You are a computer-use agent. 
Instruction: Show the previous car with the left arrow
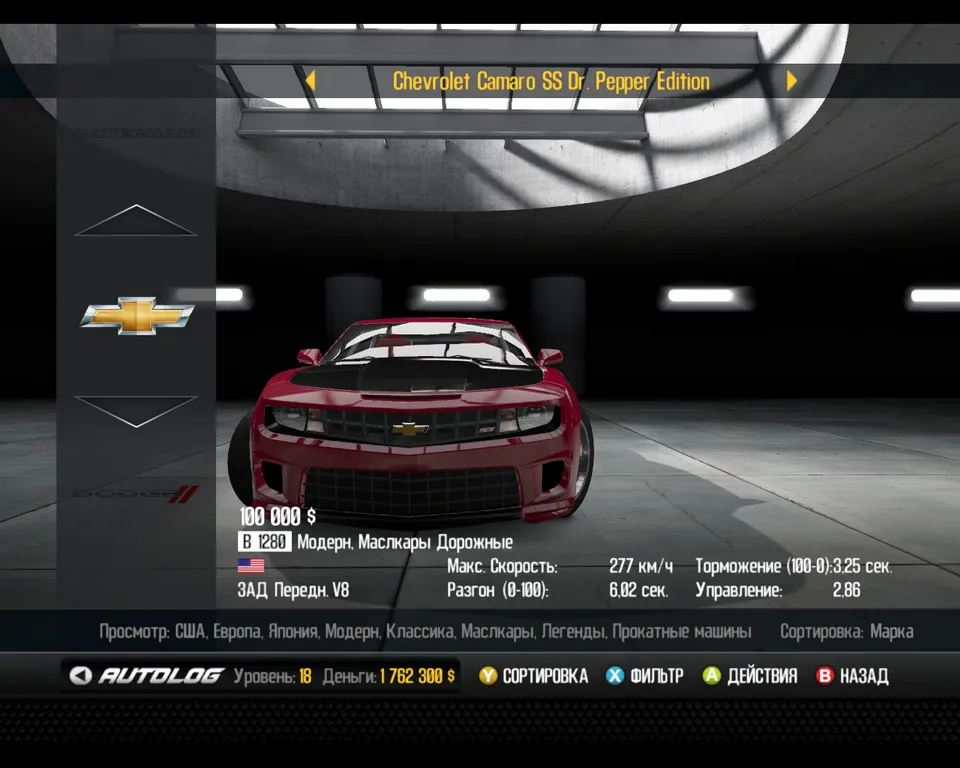pos(310,81)
